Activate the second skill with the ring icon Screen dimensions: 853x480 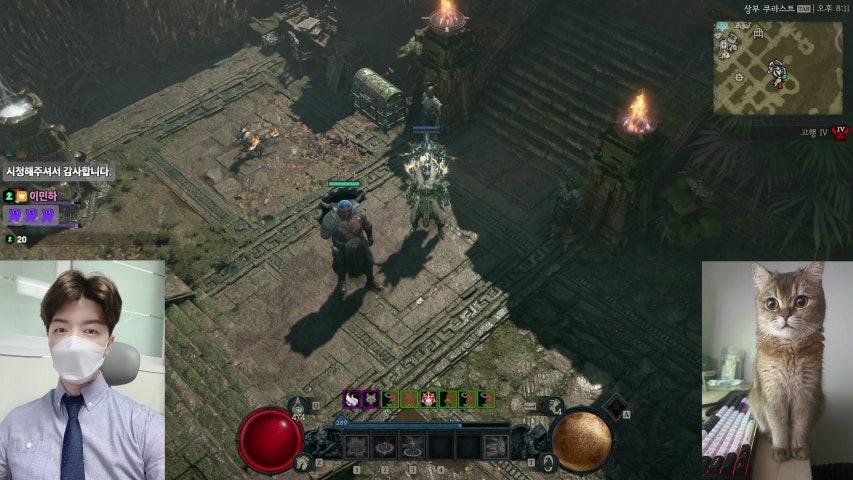pos(385,447)
